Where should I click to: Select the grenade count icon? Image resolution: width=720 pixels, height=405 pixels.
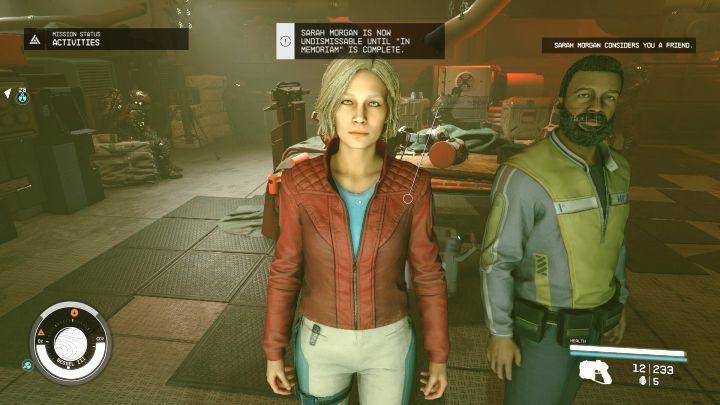[641, 381]
